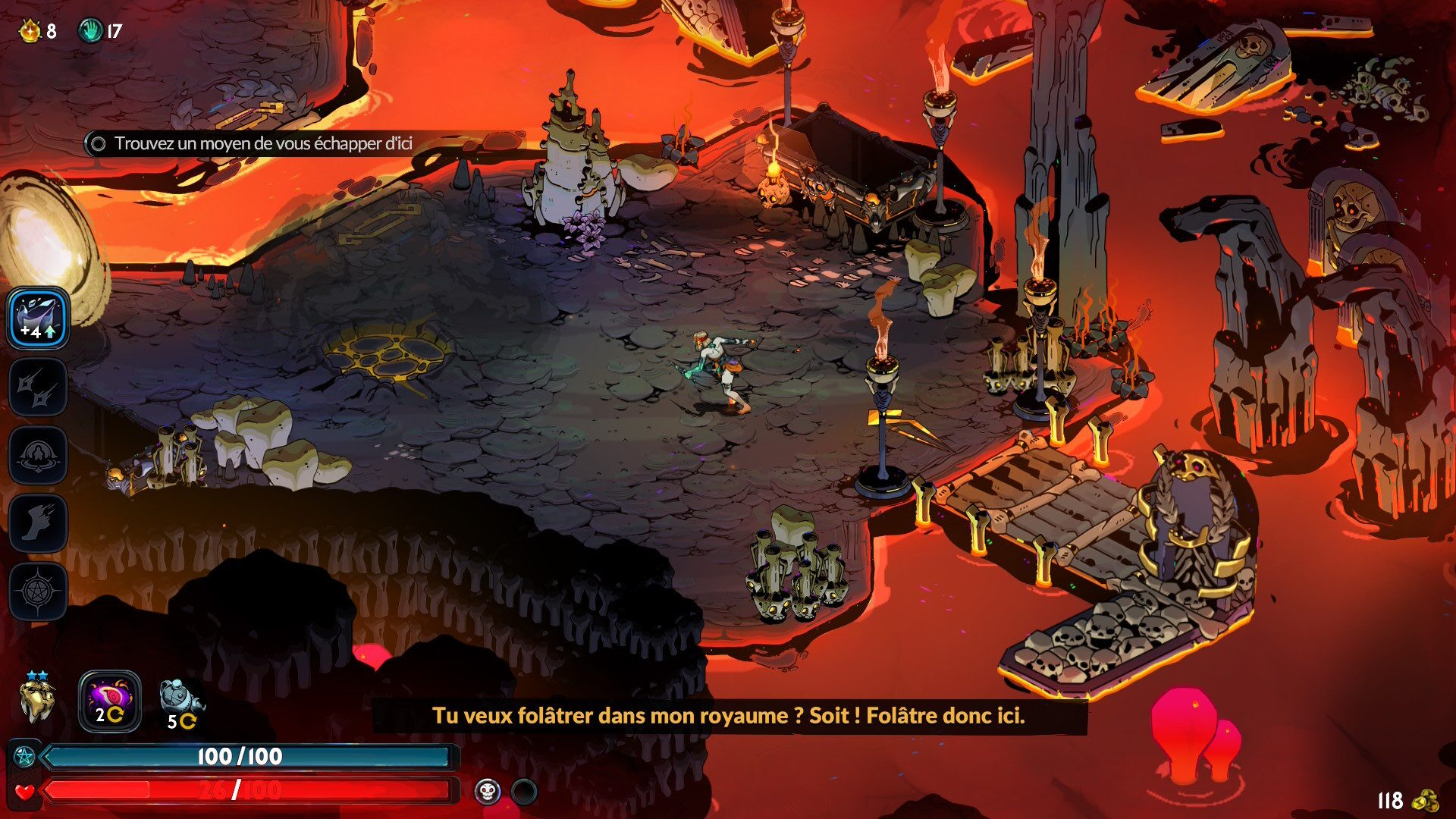
Task: Click the empty special boon slot with blades
Action: point(38,387)
